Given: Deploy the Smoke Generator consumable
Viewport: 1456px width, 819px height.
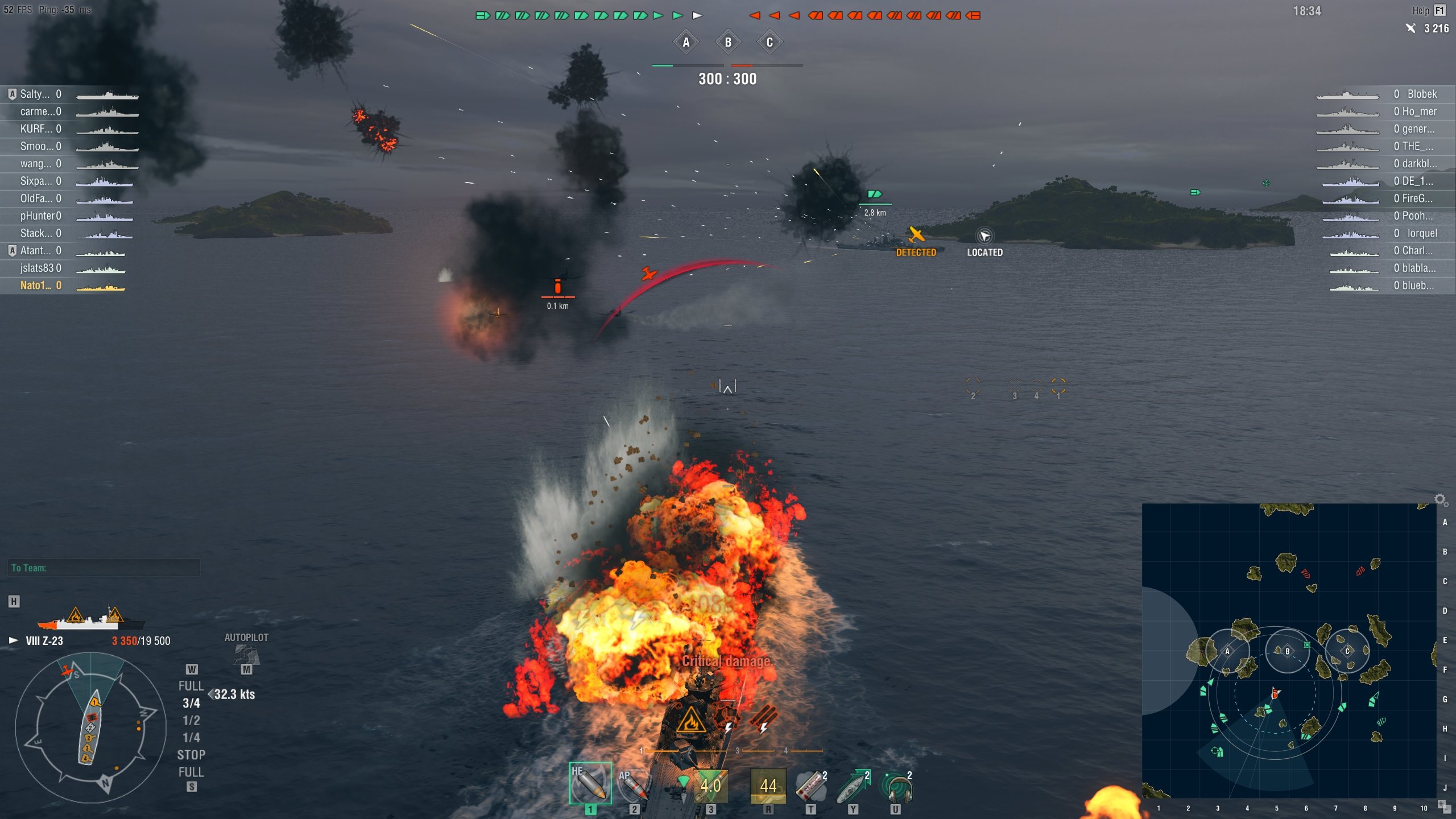Looking at the screenshot, I should (810, 785).
